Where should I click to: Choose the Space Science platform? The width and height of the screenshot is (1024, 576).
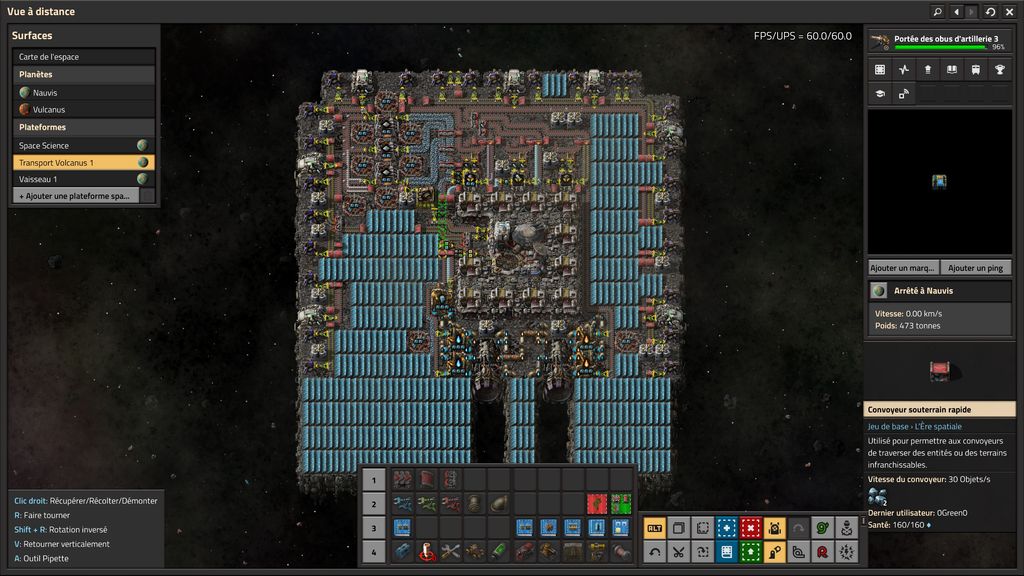(76, 146)
